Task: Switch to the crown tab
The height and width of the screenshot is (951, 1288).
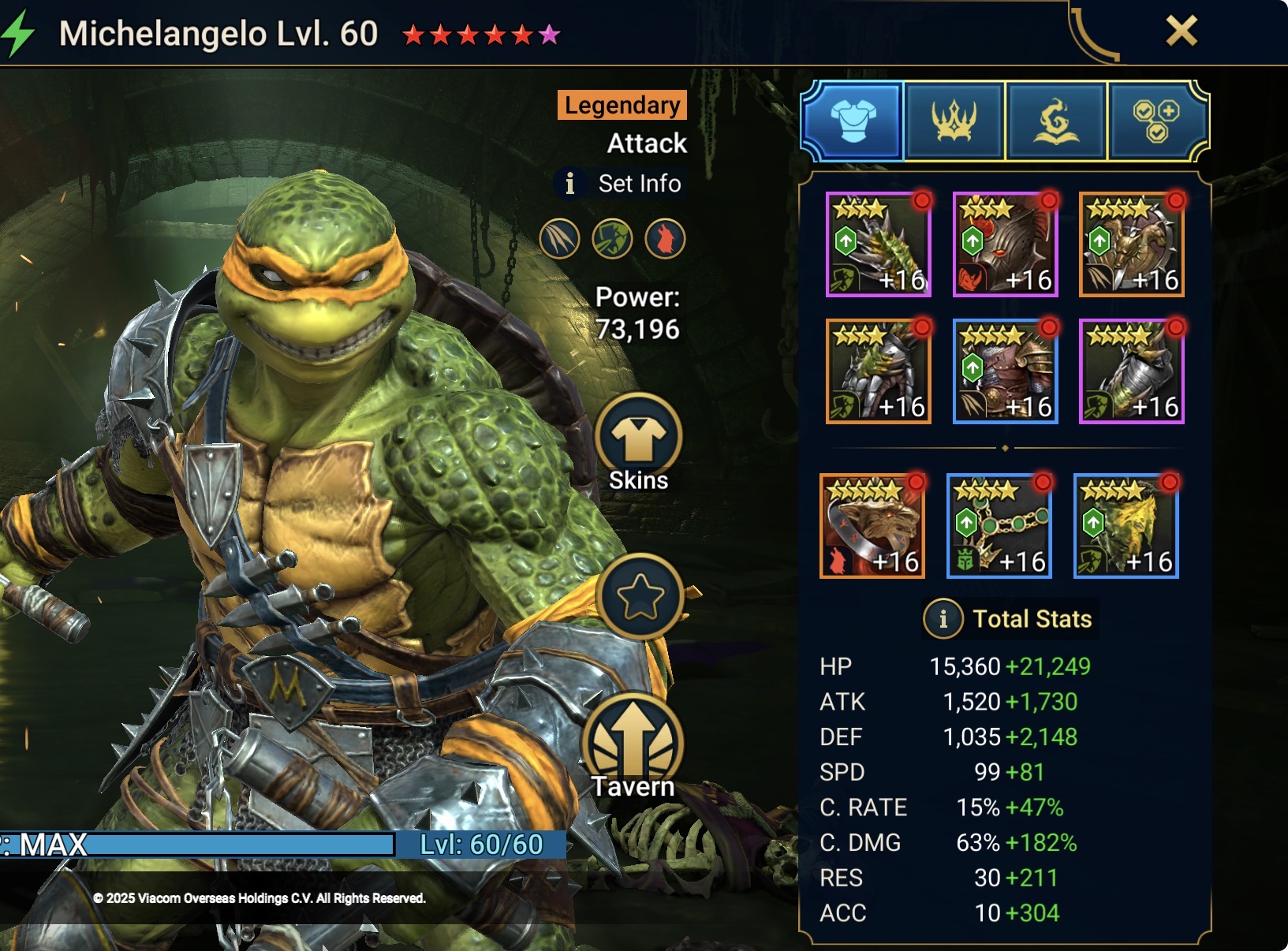Action: point(954,121)
